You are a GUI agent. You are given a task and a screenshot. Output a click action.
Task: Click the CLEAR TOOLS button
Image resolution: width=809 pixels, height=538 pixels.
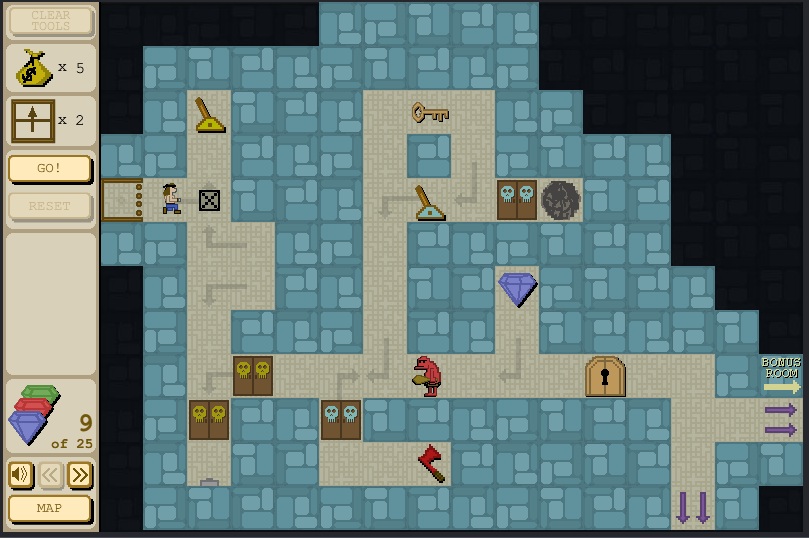tap(50, 20)
